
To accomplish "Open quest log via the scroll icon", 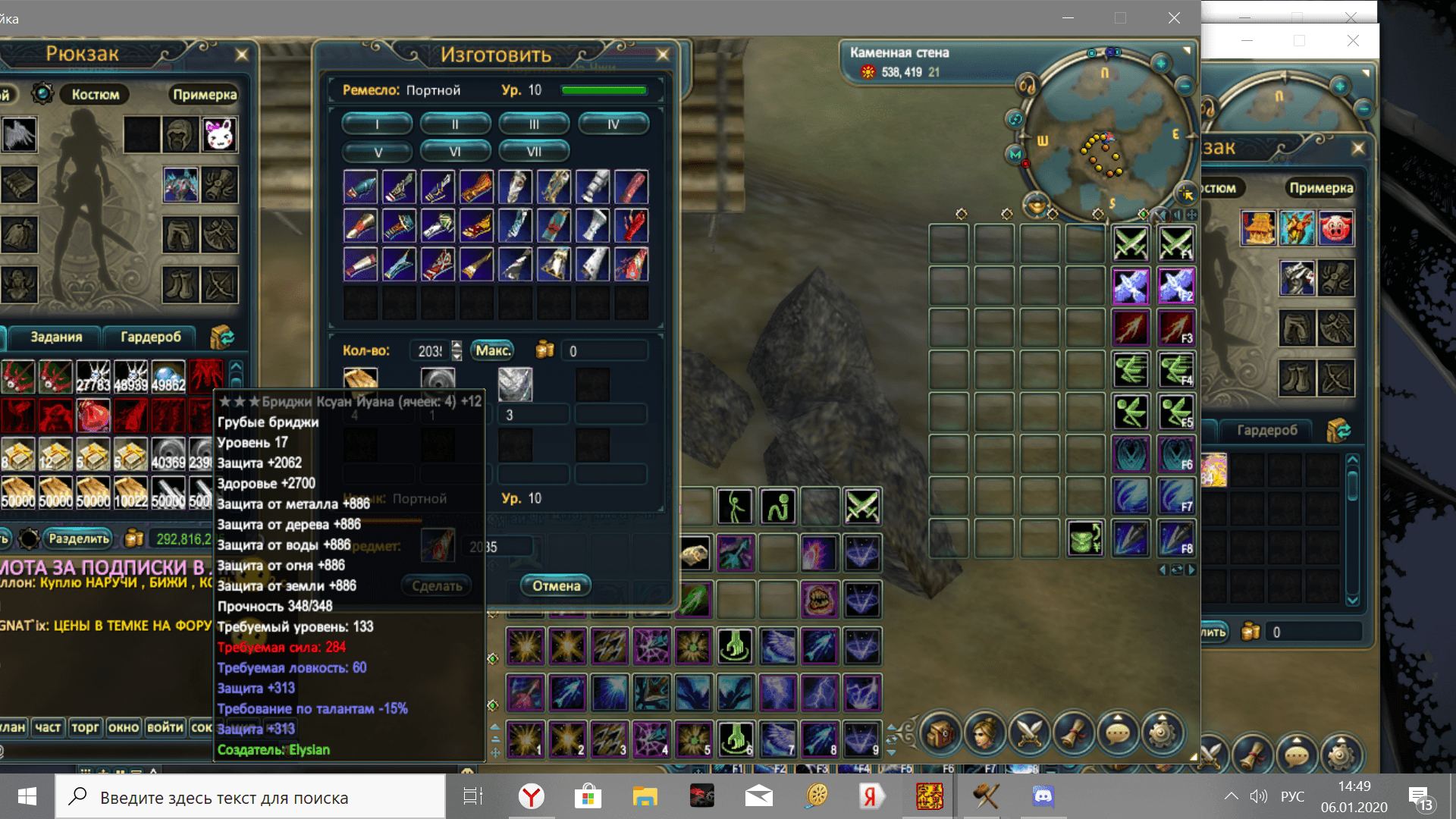I will [1074, 732].
